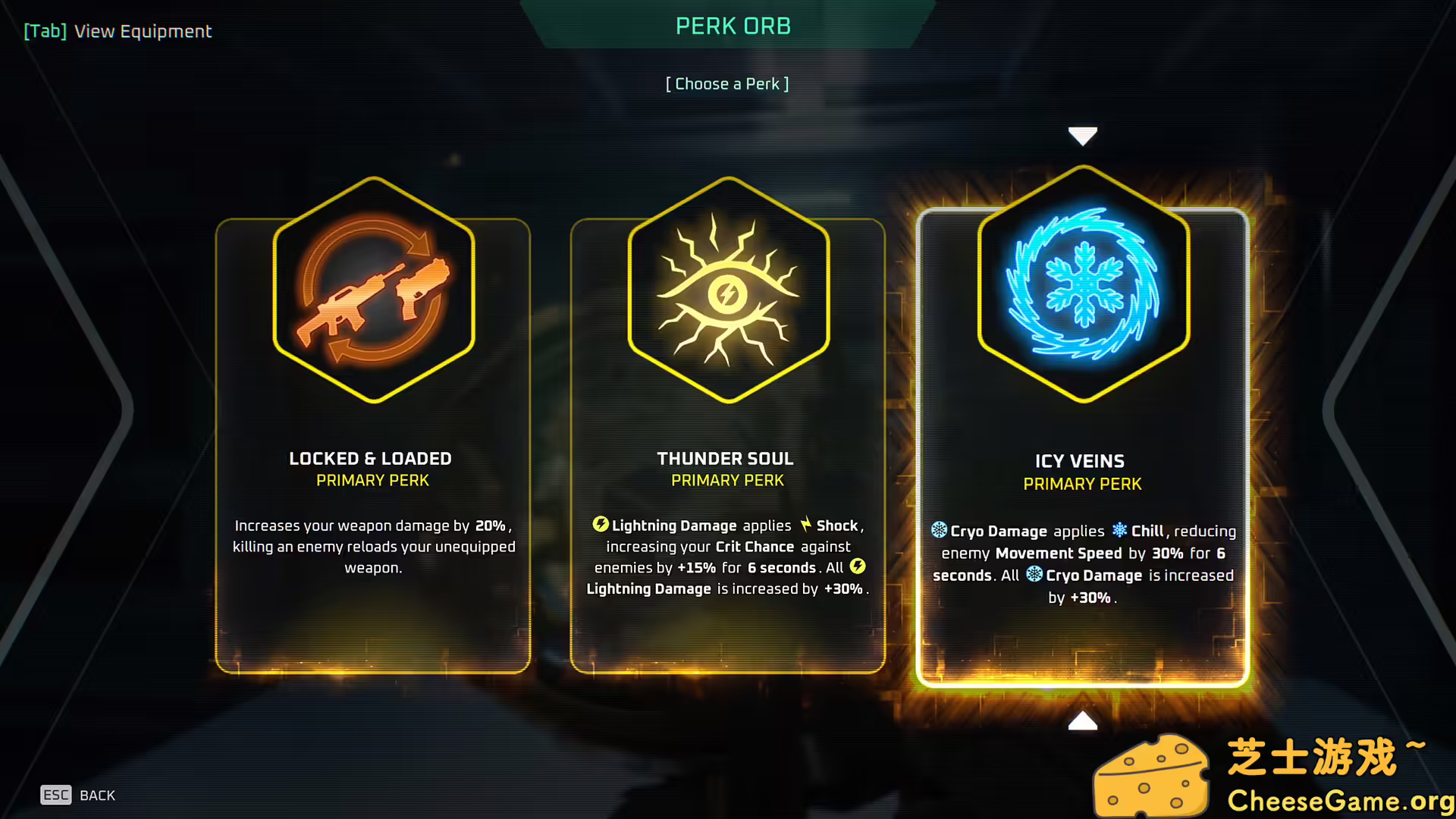This screenshot has height=819, width=1456.
Task: Click the Chill snowflake icon in the description
Action: tap(1120, 531)
